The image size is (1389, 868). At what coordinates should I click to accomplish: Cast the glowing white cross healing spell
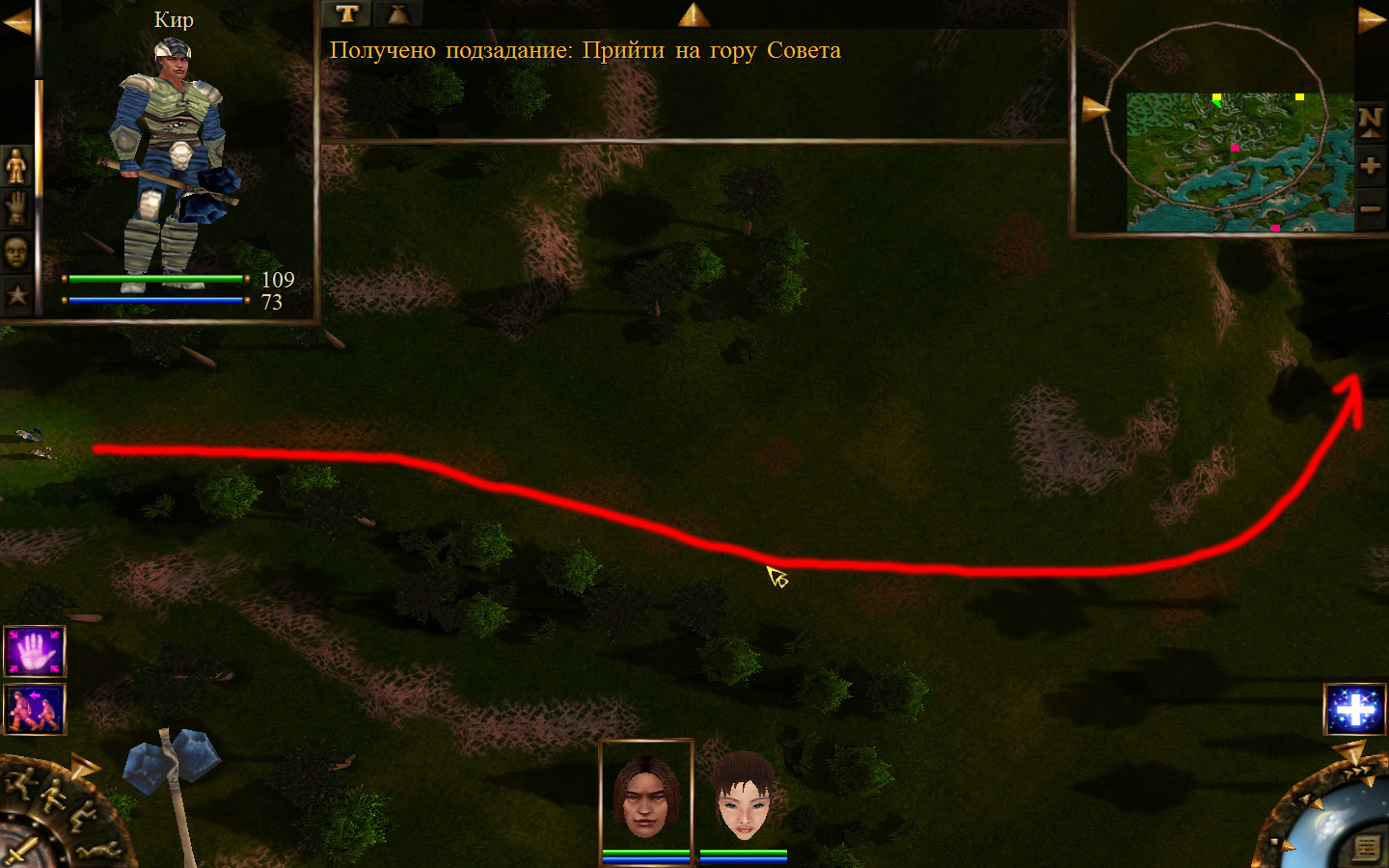1354,709
